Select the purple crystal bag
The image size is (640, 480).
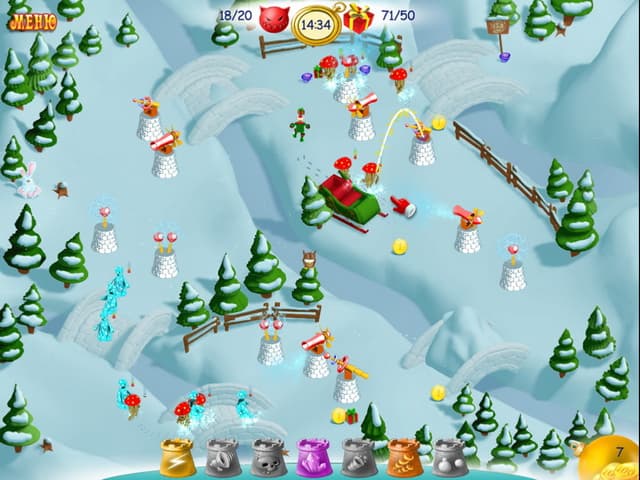click(313, 458)
